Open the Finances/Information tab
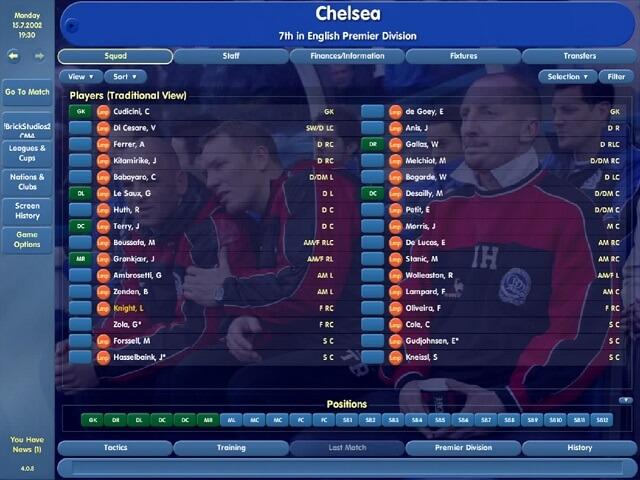The image size is (640, 480). pos(345,56)
